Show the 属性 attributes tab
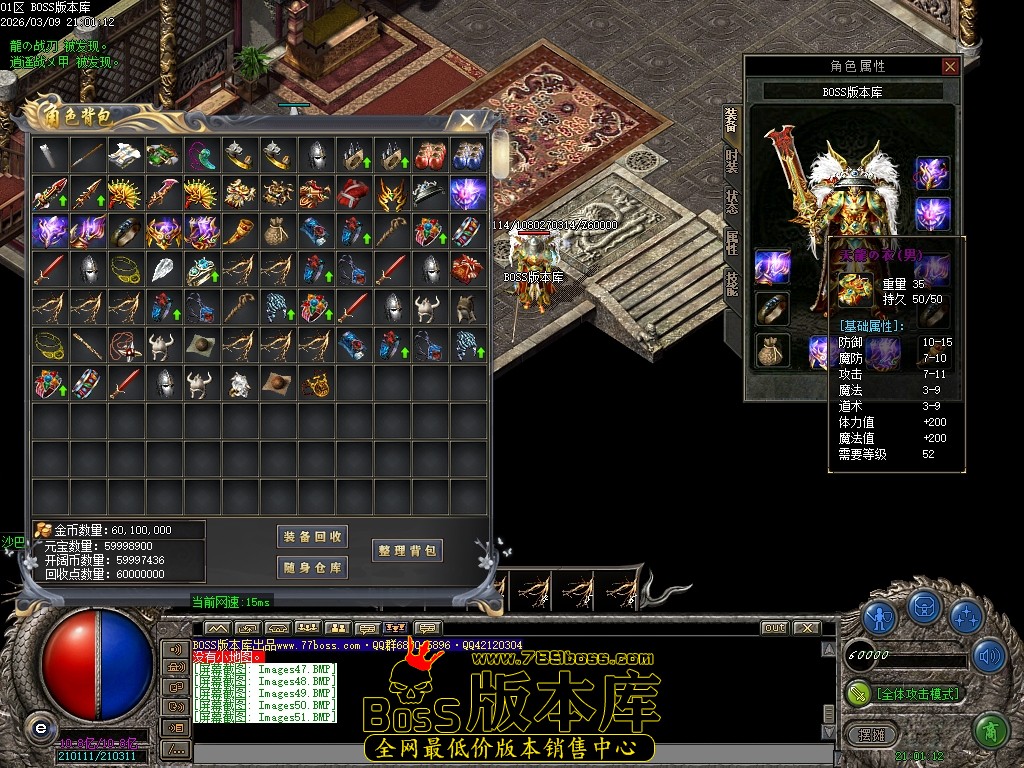This screenshot has height=768, width=1024. coord(732,242)
